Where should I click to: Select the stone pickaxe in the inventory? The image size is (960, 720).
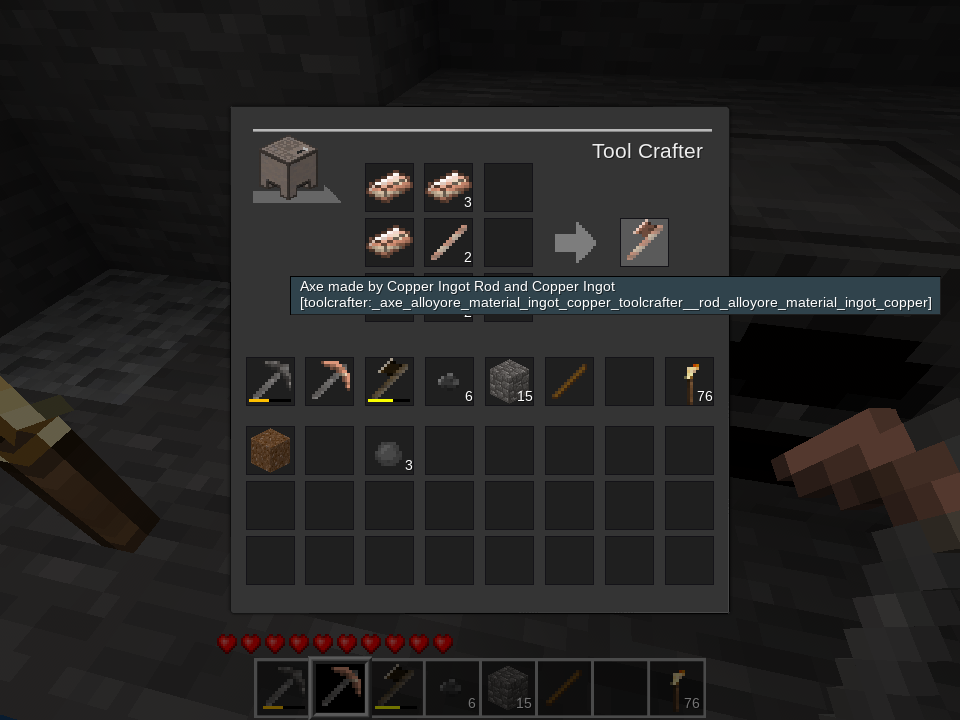(270, 381)
